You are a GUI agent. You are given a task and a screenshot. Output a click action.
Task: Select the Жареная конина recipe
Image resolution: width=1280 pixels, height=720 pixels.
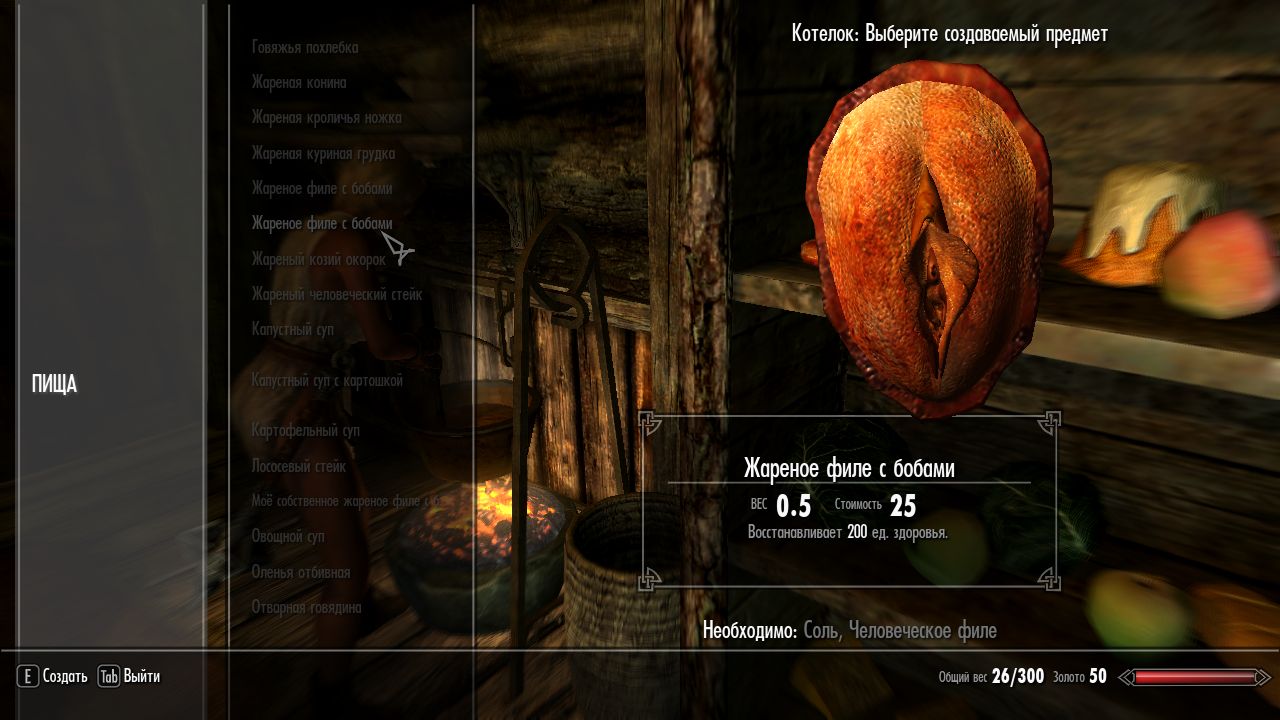299,83
